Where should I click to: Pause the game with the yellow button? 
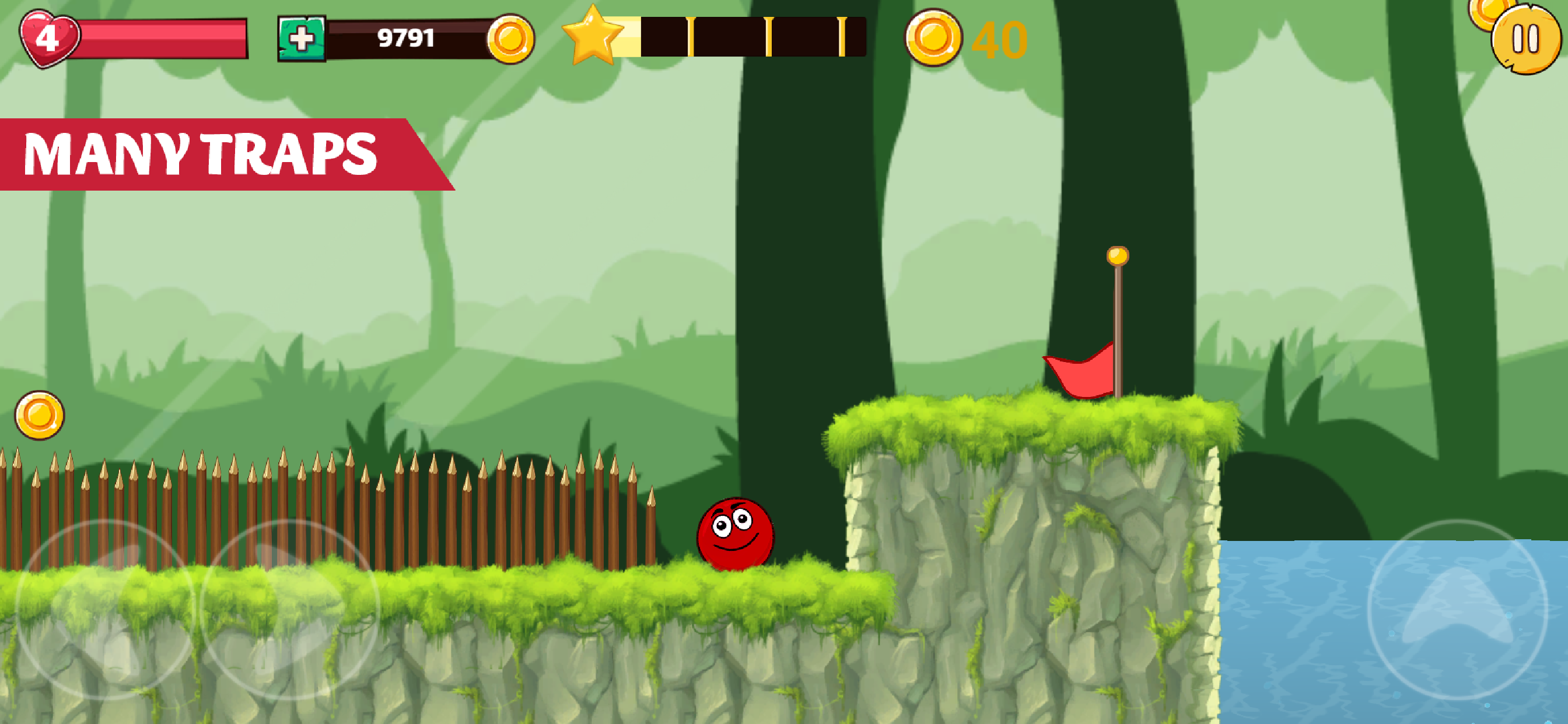[x=1525, y=40]
